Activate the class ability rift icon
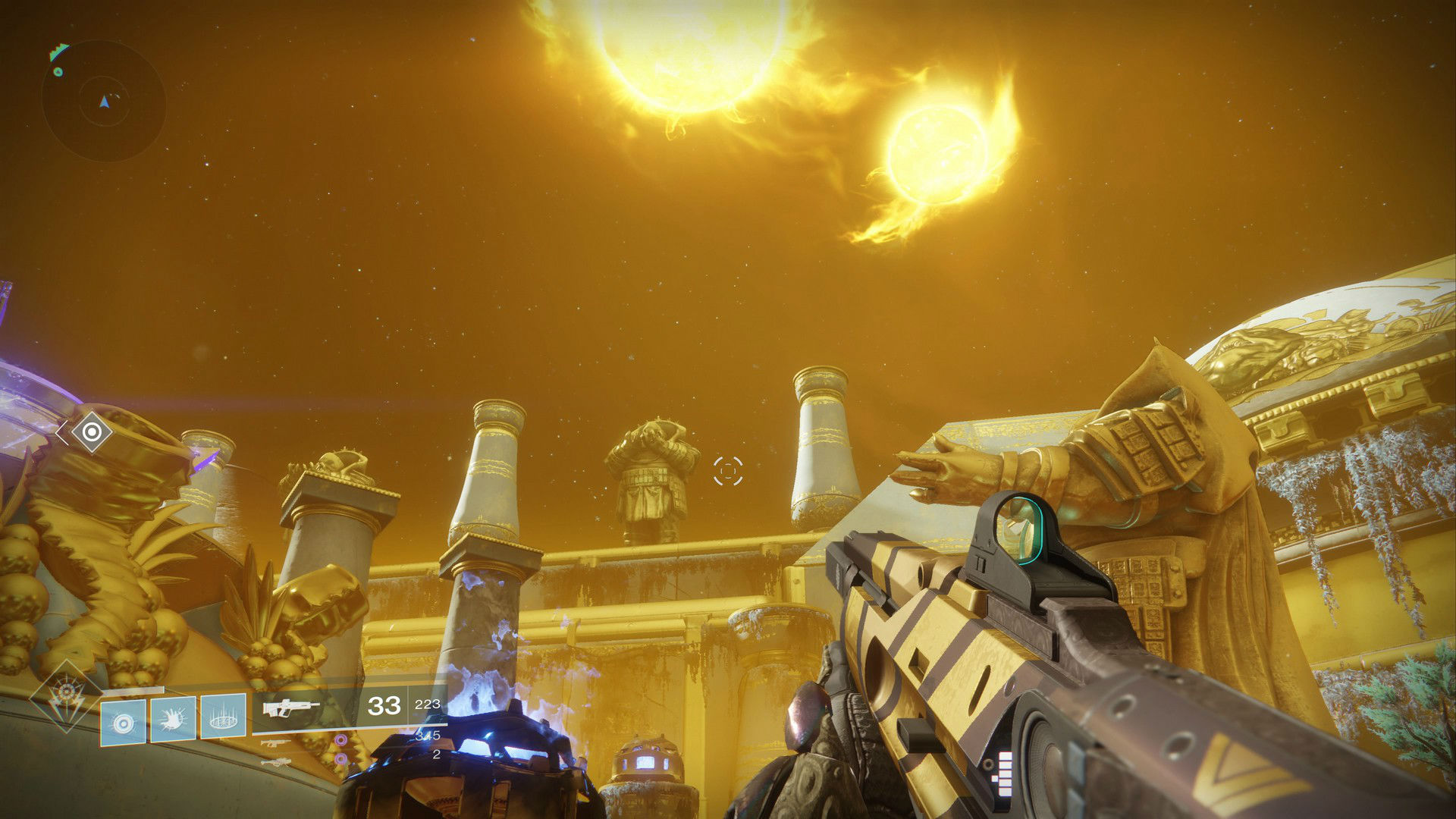The width and height of the screenshot is (1456, 819). pyautogui.click(x=223, y=716)
